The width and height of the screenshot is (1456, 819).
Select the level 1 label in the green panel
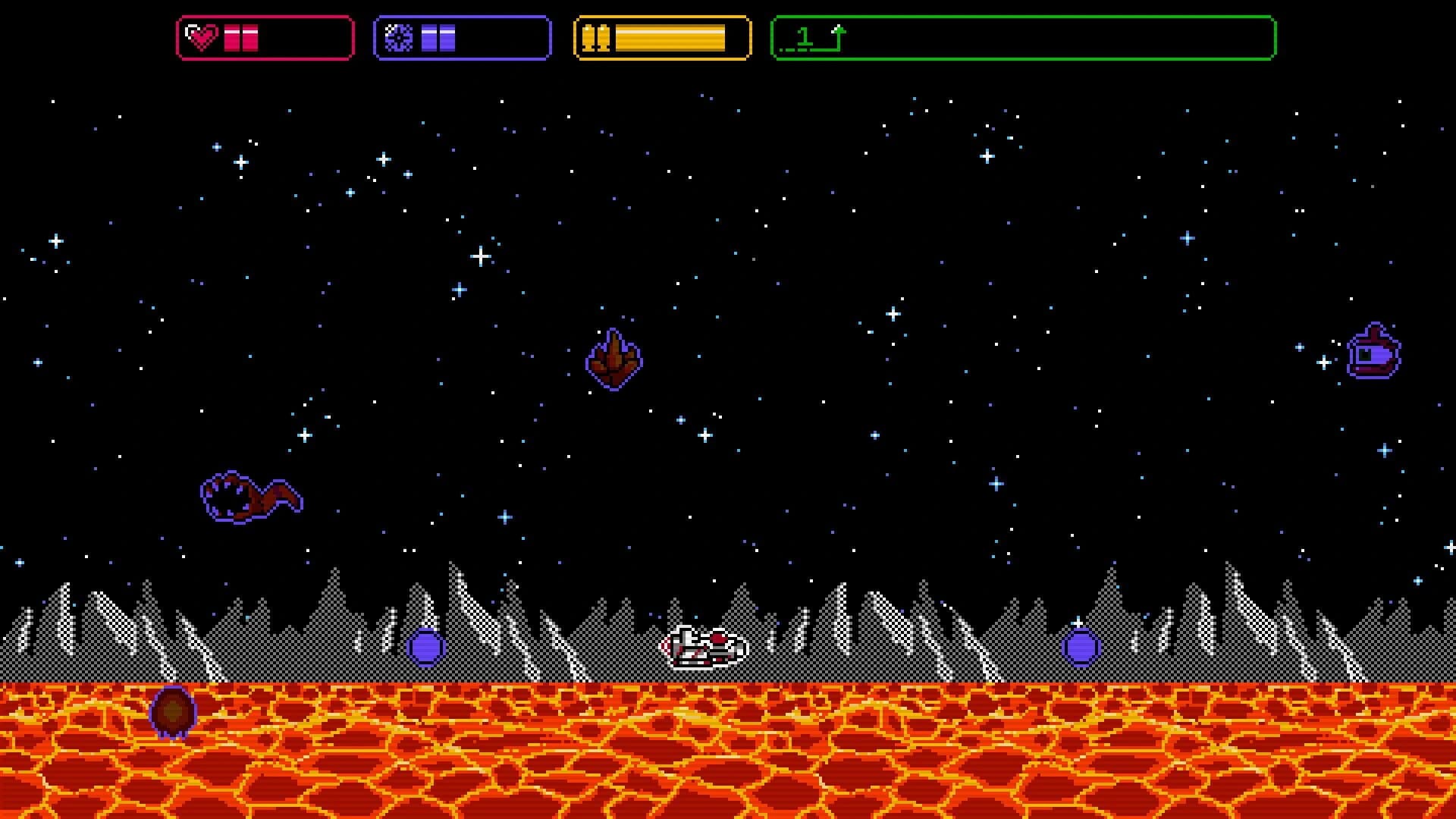tap(806, 36)
